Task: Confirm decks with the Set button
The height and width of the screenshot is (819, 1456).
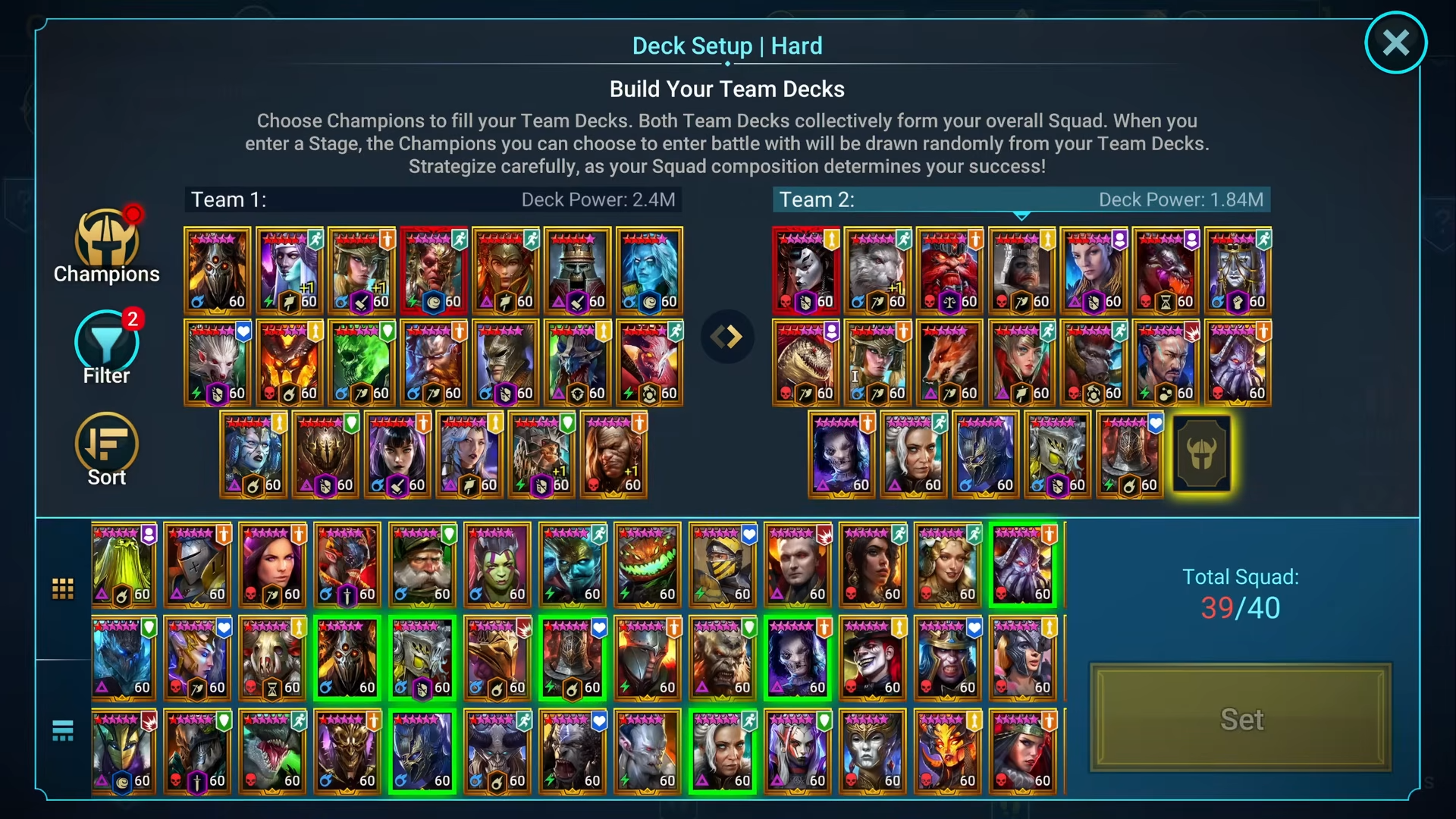Action: (1241, 718)
